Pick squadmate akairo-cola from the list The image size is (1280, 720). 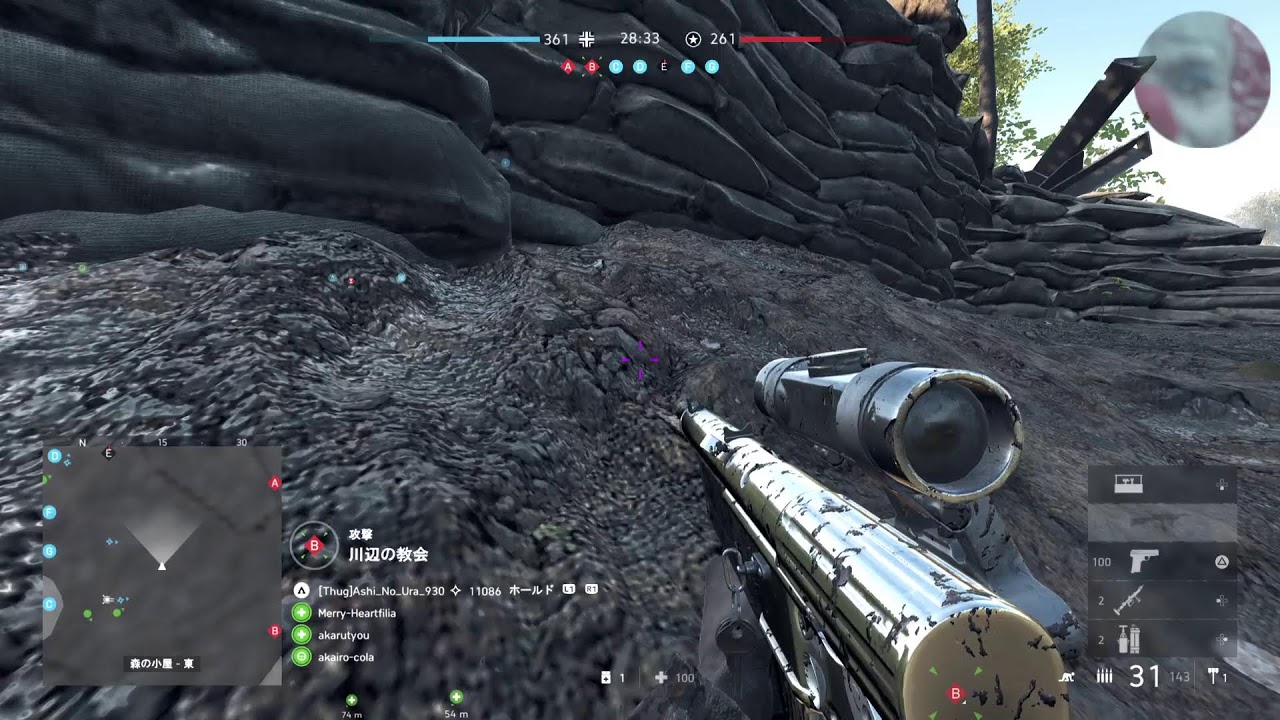click(345, 657)
